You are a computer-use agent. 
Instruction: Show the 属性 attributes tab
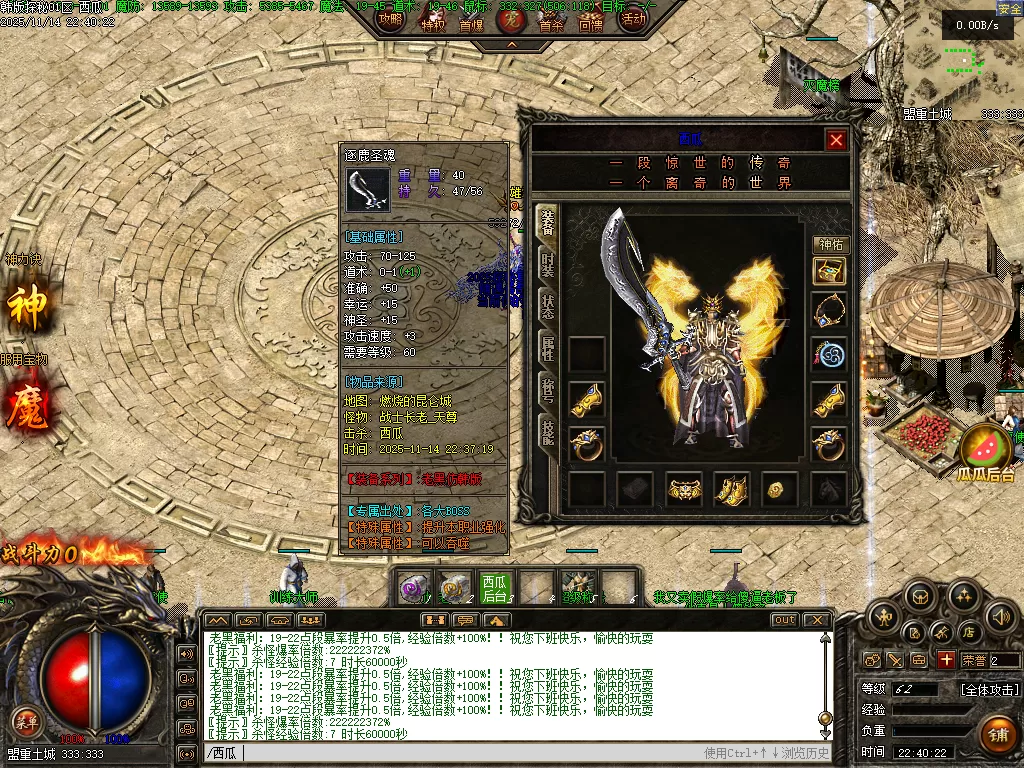point(548,349)
